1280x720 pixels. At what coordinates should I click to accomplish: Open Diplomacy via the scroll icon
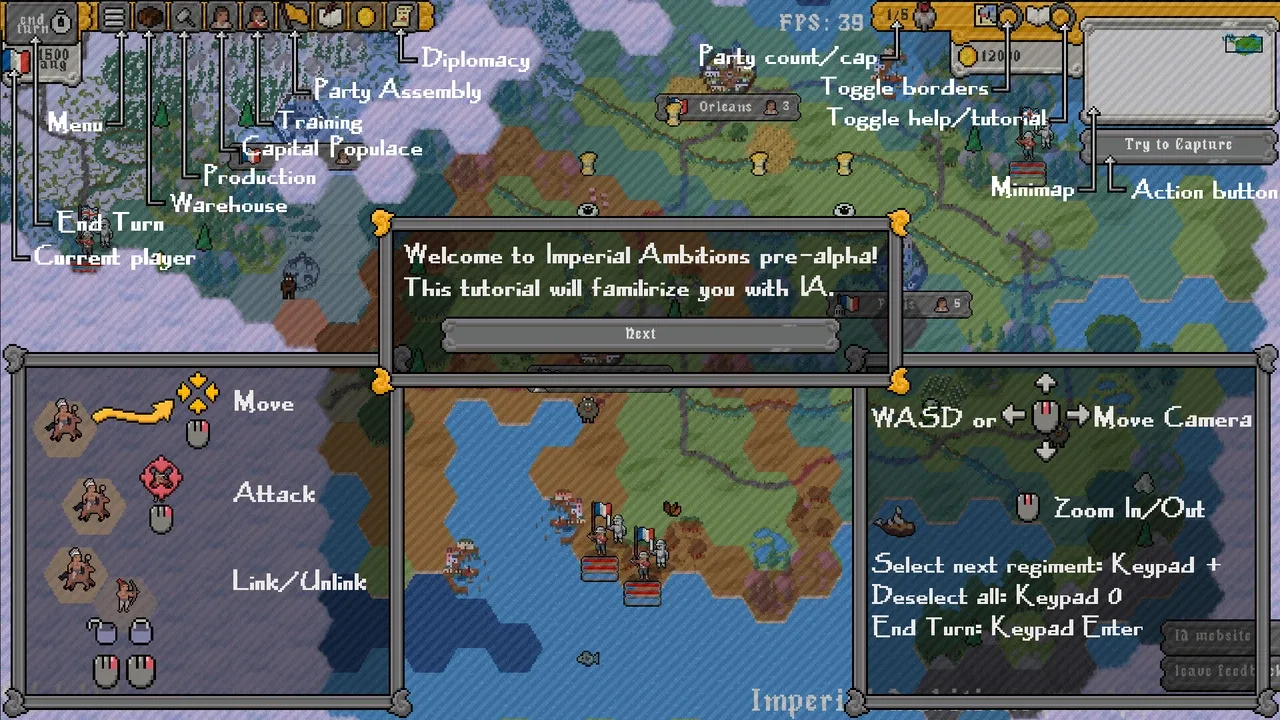tap(402, 17)
